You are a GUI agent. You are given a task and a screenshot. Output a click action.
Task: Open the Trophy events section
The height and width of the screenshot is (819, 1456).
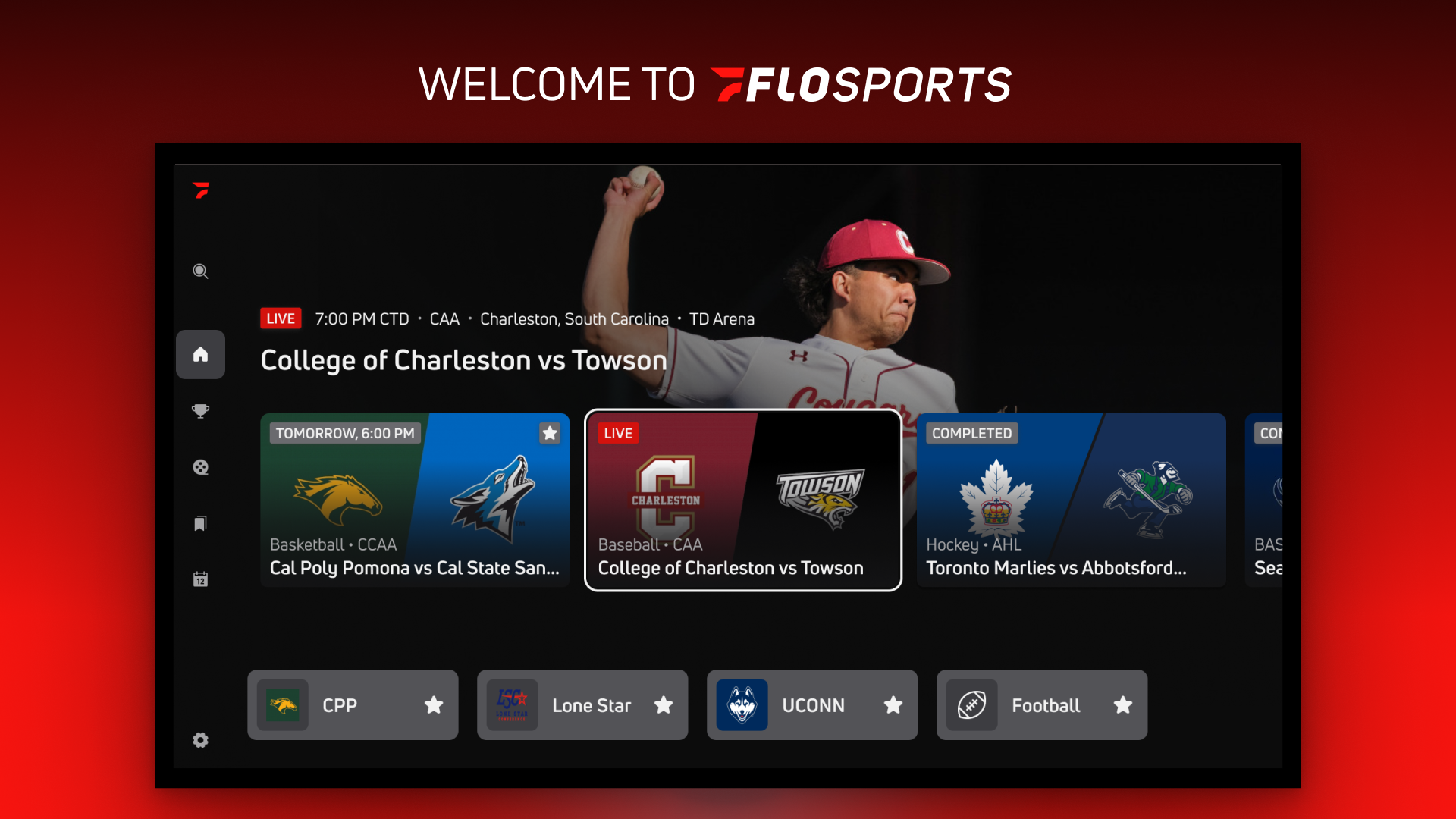click(x=200, y=410)
